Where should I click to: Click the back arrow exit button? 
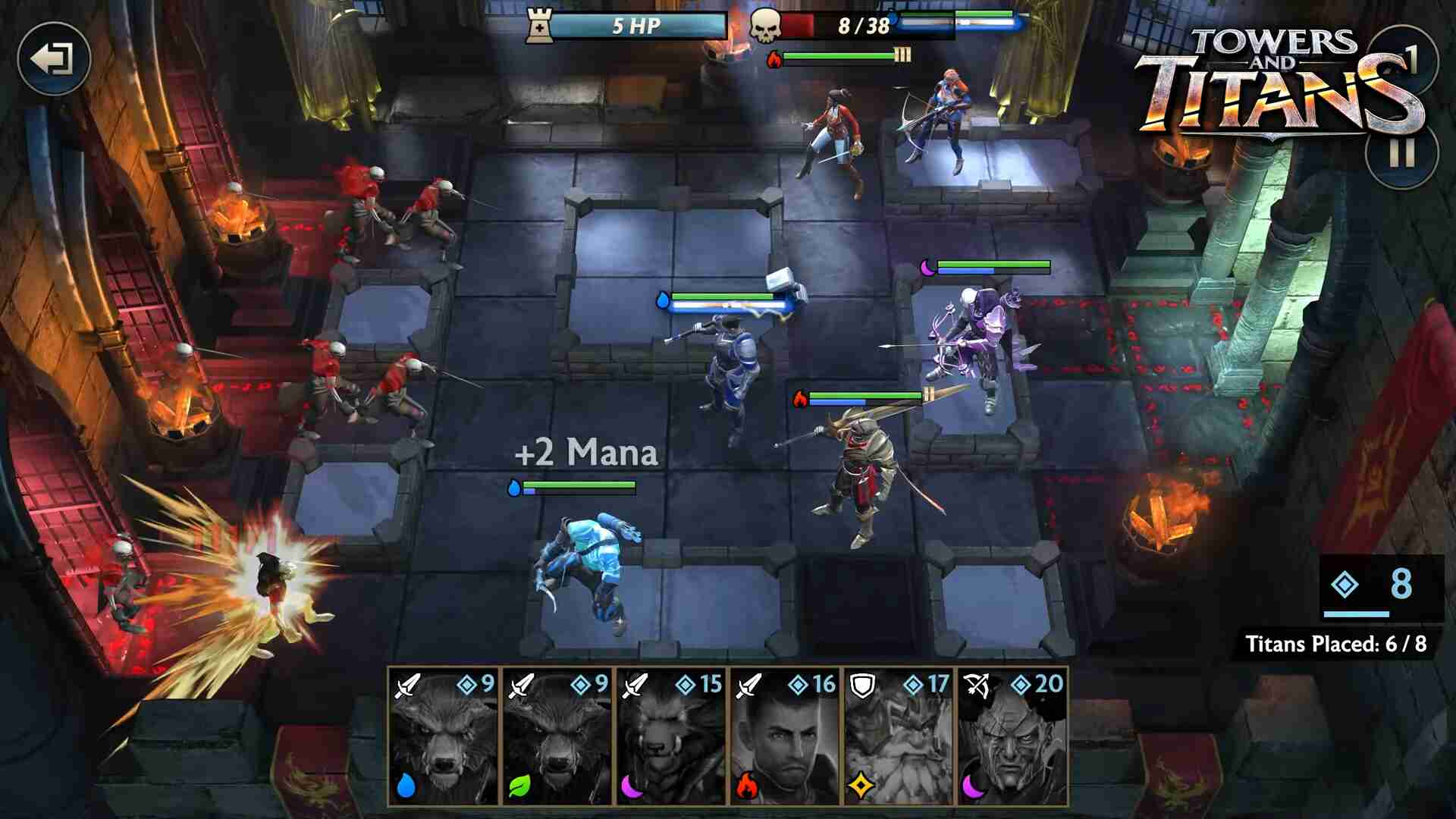[53, 59]
